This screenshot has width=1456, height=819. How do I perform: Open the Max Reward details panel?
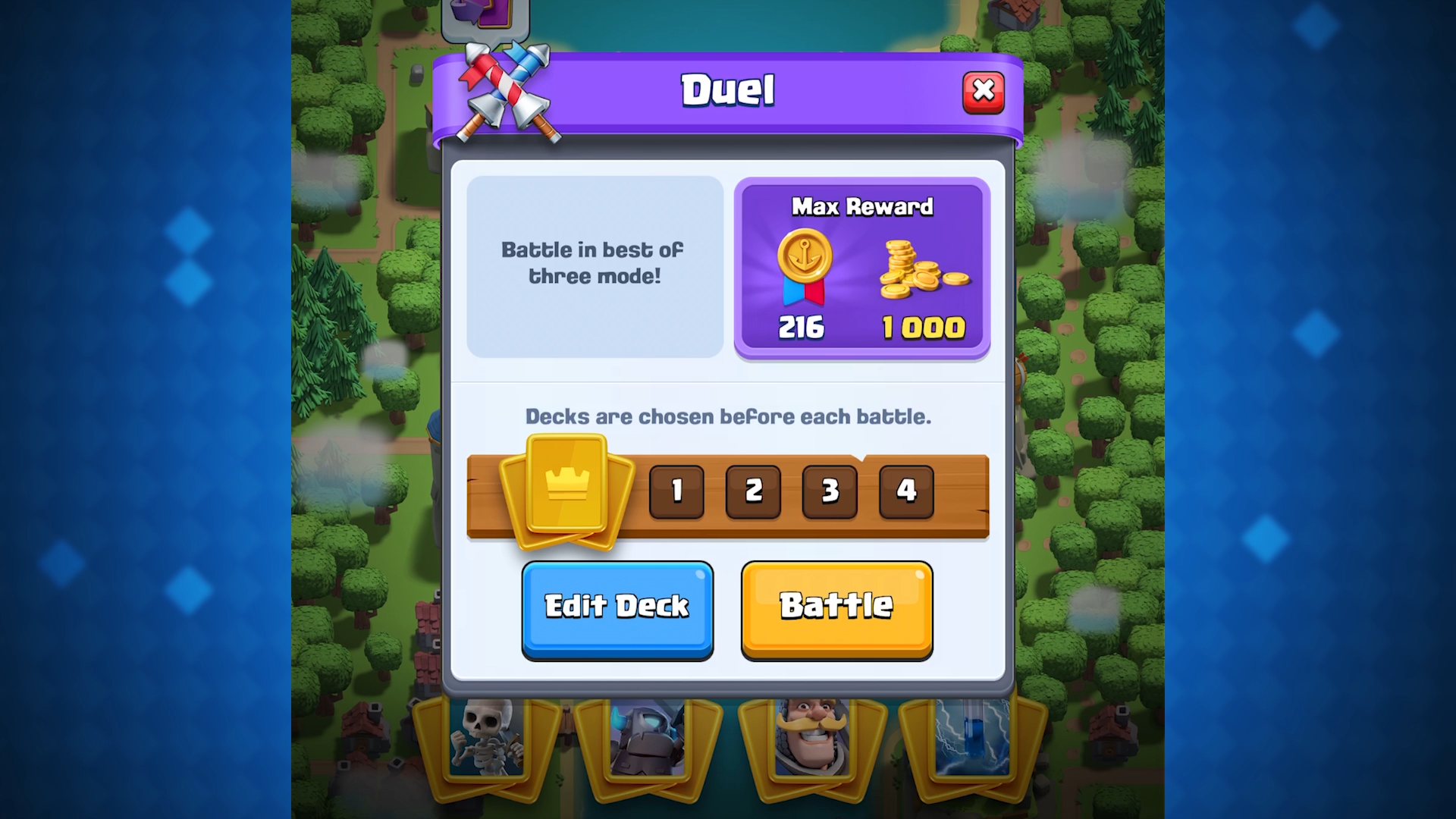(861, 268)
